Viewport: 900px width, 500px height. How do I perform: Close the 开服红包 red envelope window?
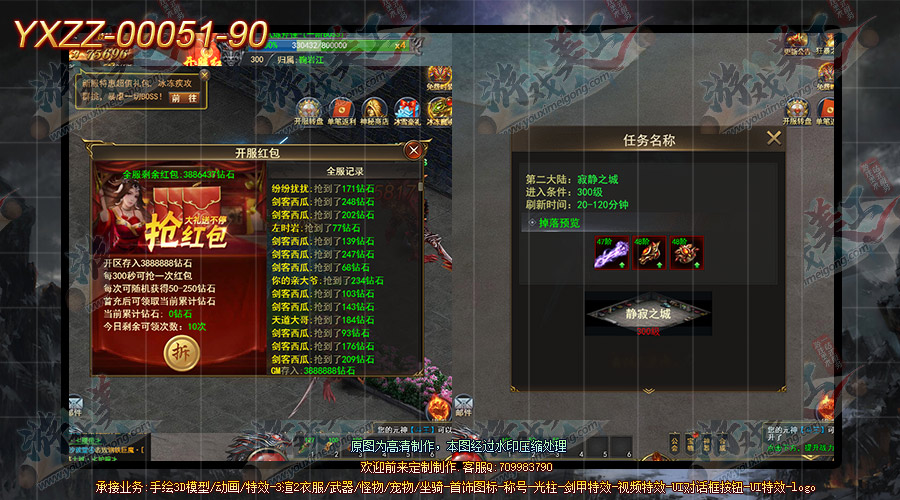point(414,150)
